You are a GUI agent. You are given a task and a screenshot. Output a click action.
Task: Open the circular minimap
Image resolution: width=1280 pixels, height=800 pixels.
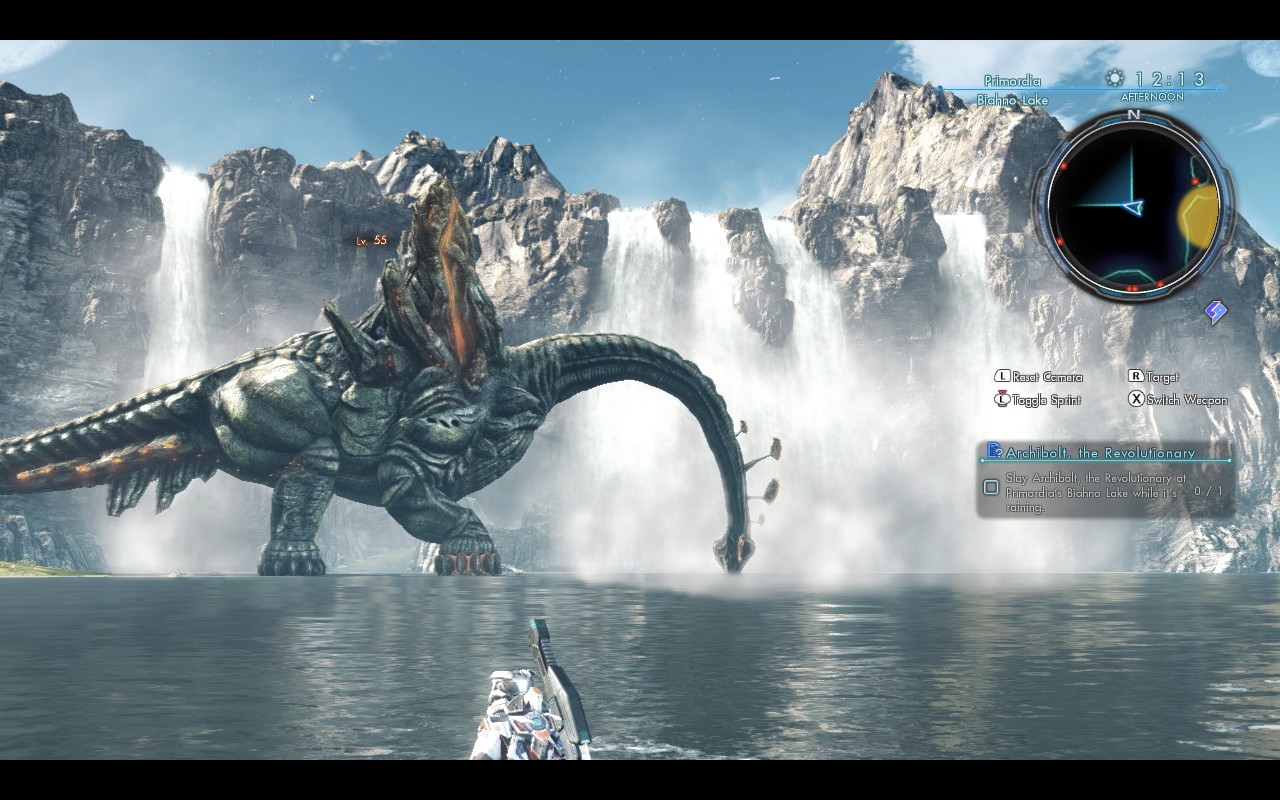1133,207
